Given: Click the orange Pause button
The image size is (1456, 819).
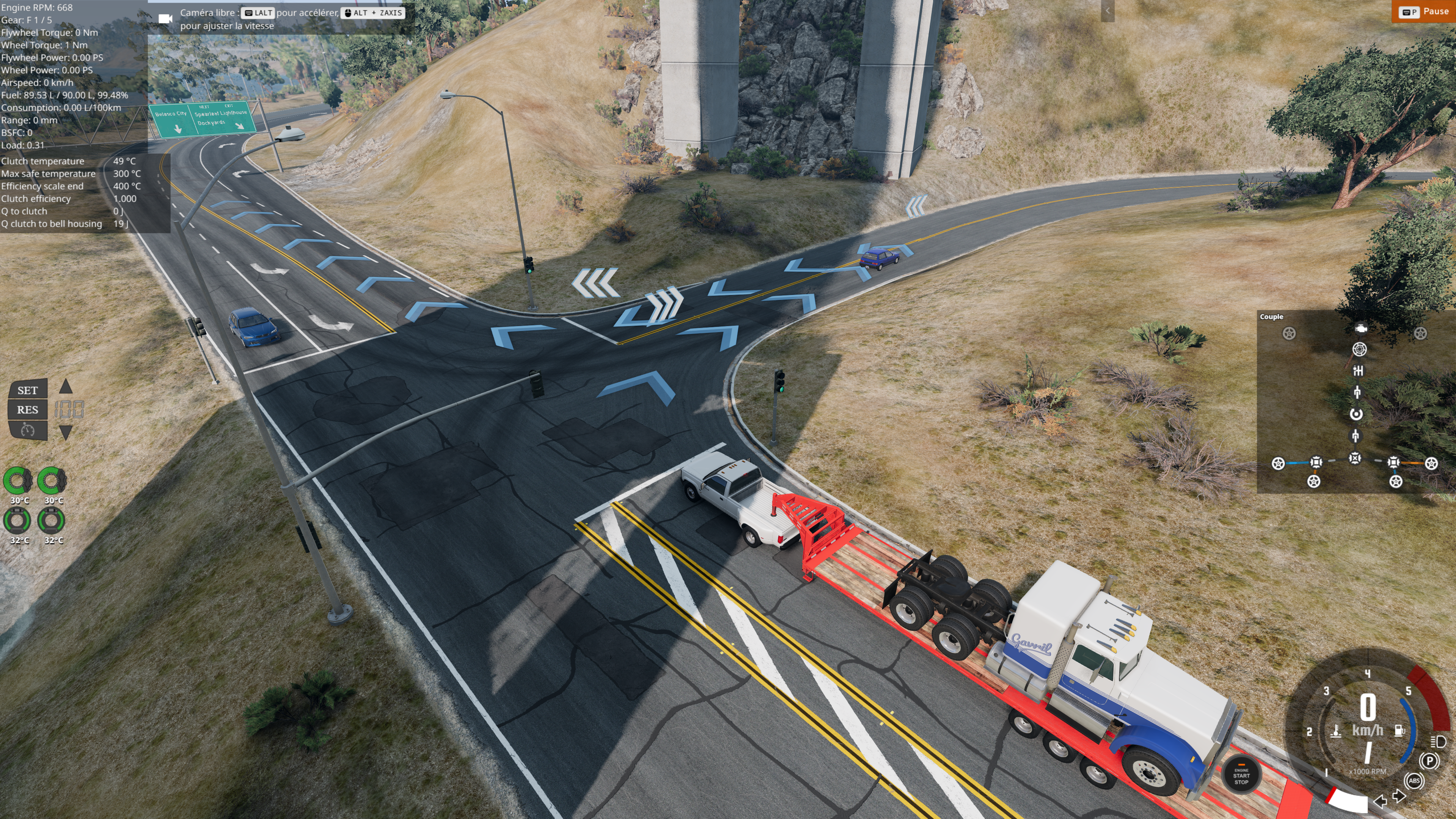Looking at the screenshot, I should tap(1423, 12).
